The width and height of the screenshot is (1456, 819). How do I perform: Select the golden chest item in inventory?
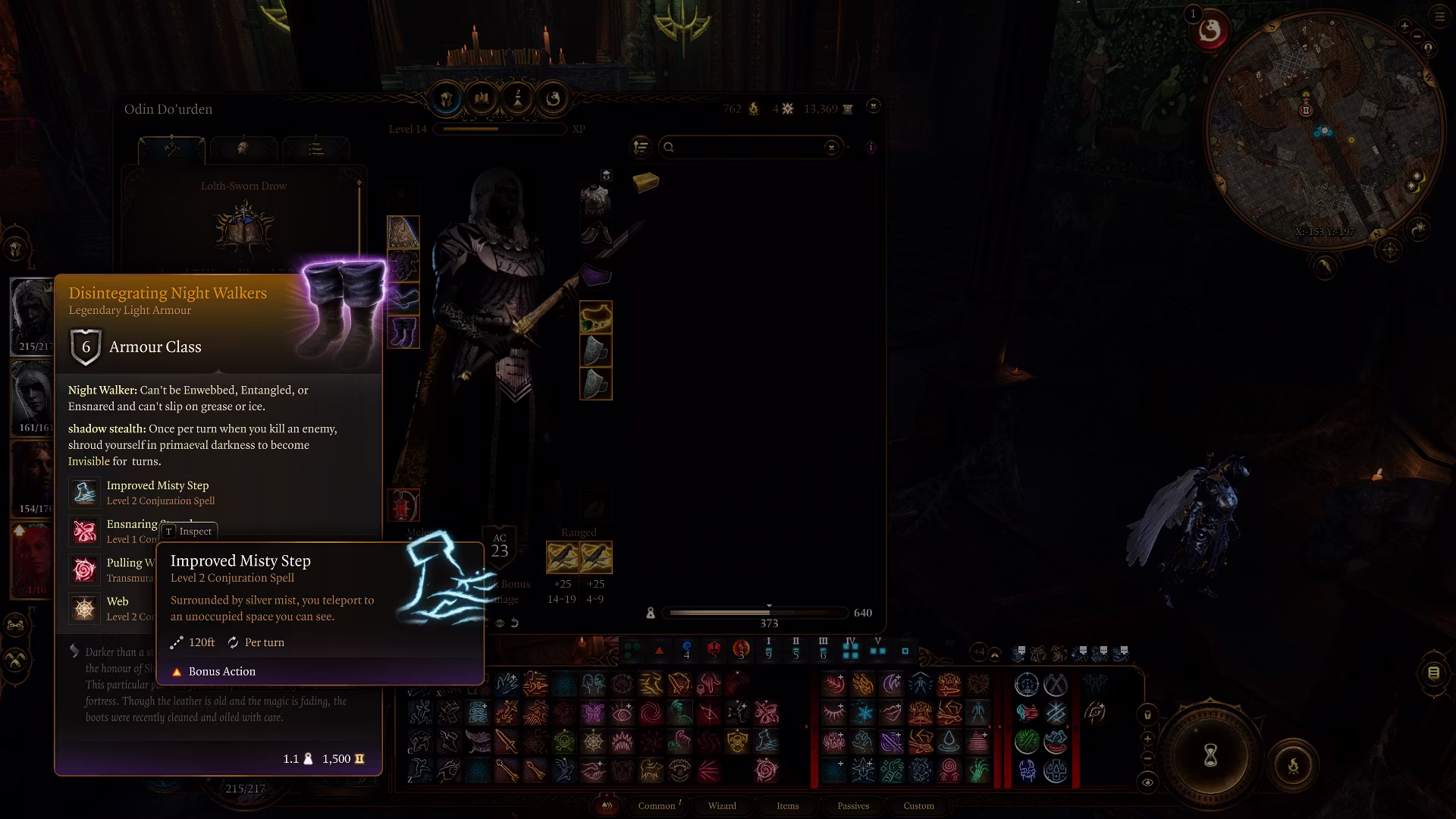pyautogui.click(x=645, y=182)
